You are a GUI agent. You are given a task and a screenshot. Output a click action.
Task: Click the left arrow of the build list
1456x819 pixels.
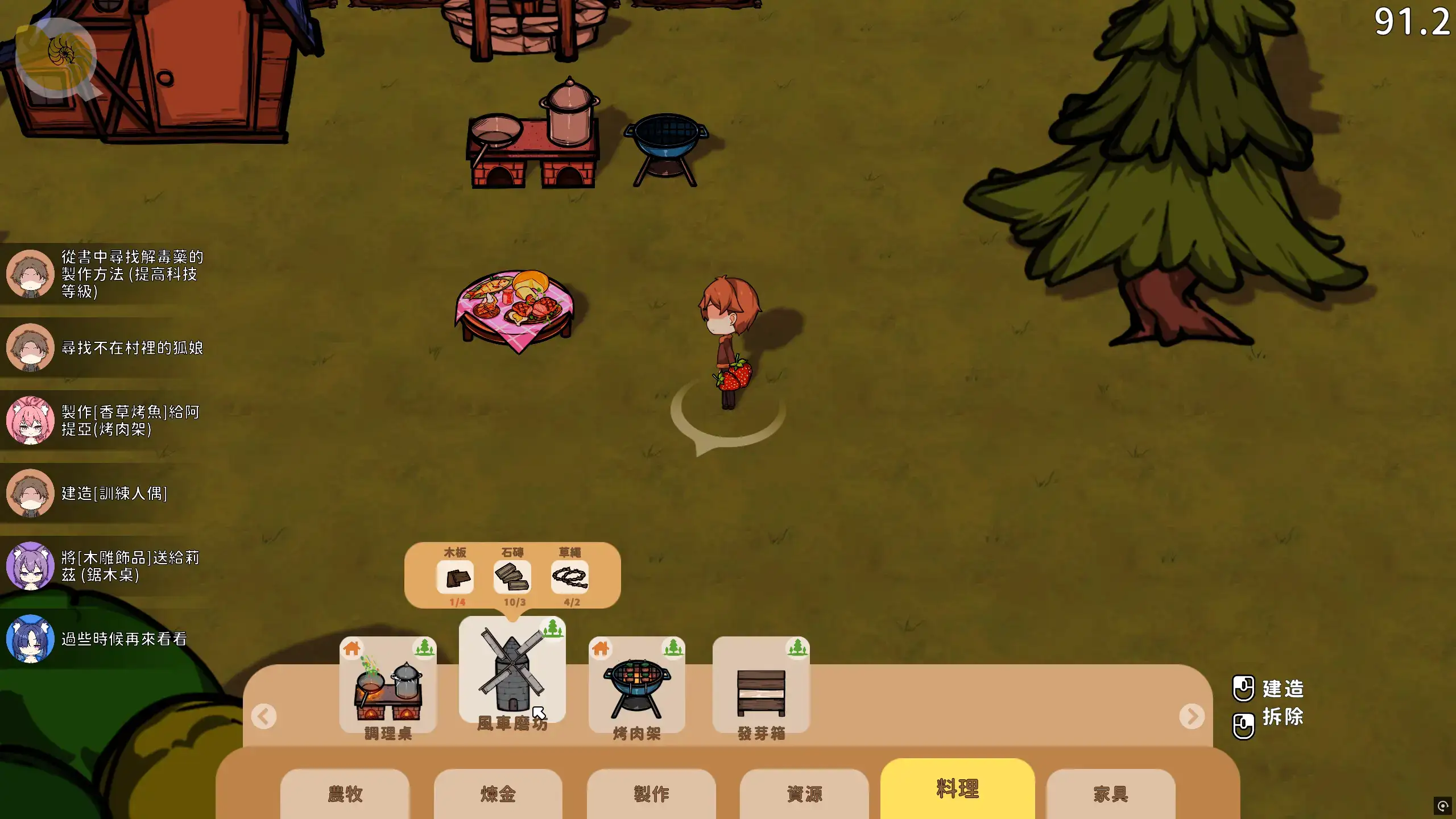pyautogui.click(x=264, y=716)
